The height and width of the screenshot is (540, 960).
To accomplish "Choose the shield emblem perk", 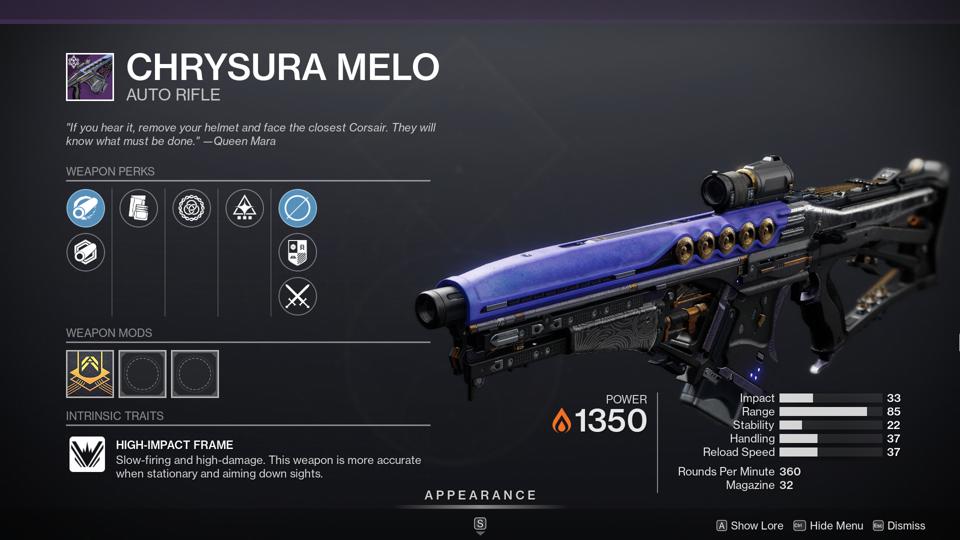I will [x=297, y=252].
